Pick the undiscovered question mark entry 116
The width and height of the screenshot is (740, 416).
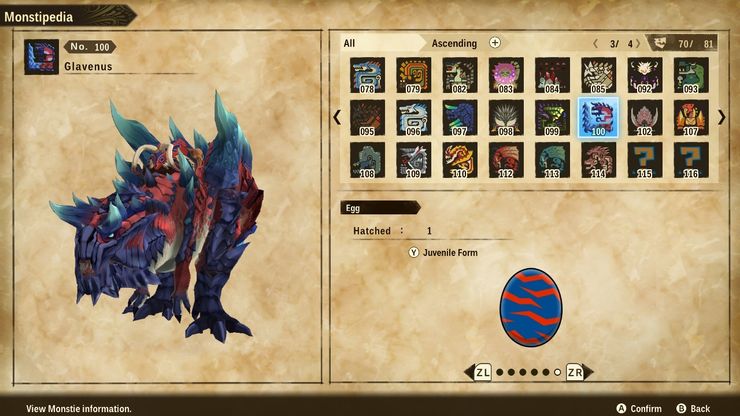tap(691, 160)
